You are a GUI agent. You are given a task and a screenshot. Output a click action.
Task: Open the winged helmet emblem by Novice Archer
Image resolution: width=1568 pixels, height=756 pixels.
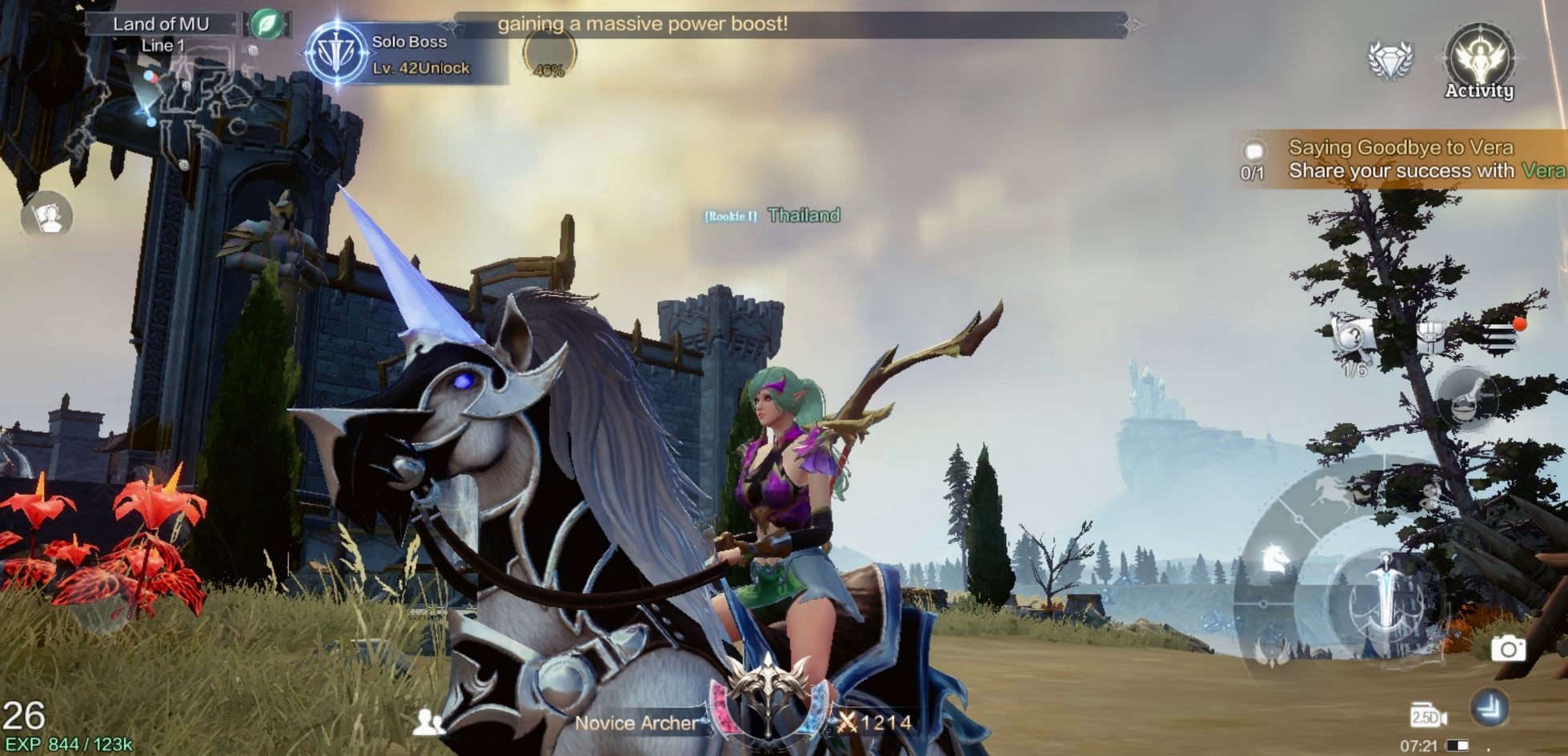pos(768,696)
